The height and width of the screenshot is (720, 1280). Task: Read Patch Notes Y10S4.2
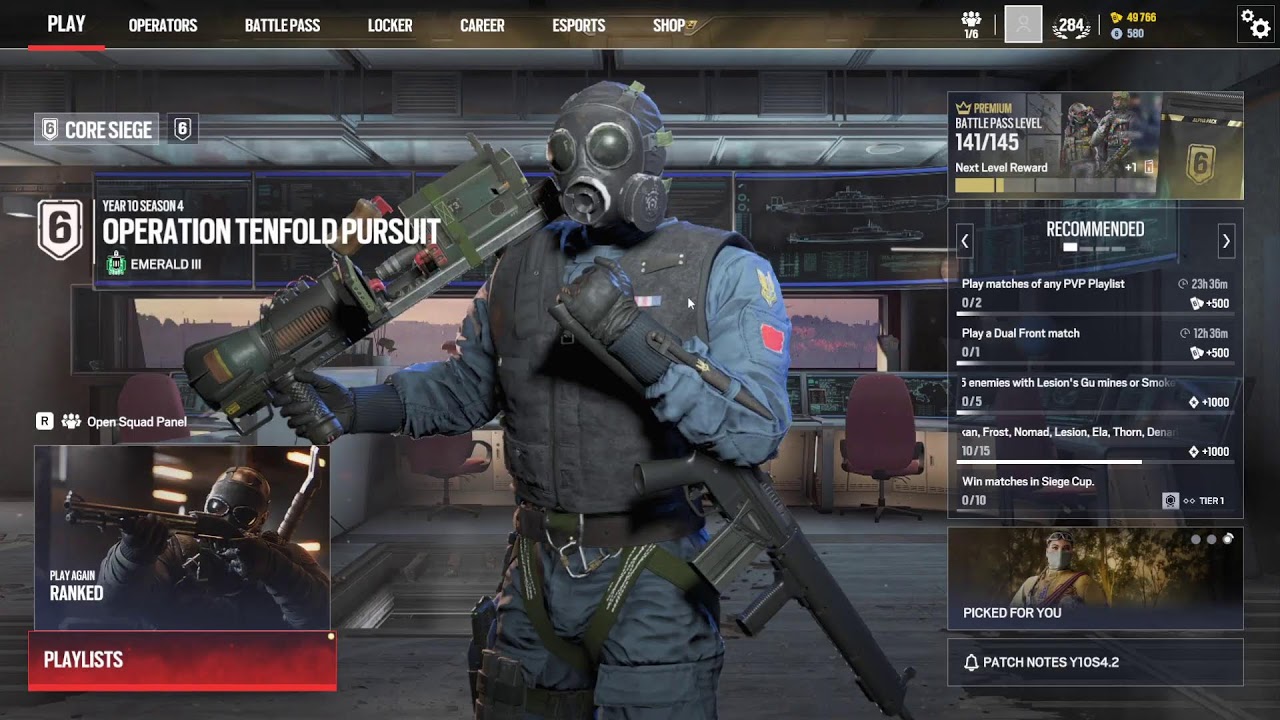(x=1095, y=662)
